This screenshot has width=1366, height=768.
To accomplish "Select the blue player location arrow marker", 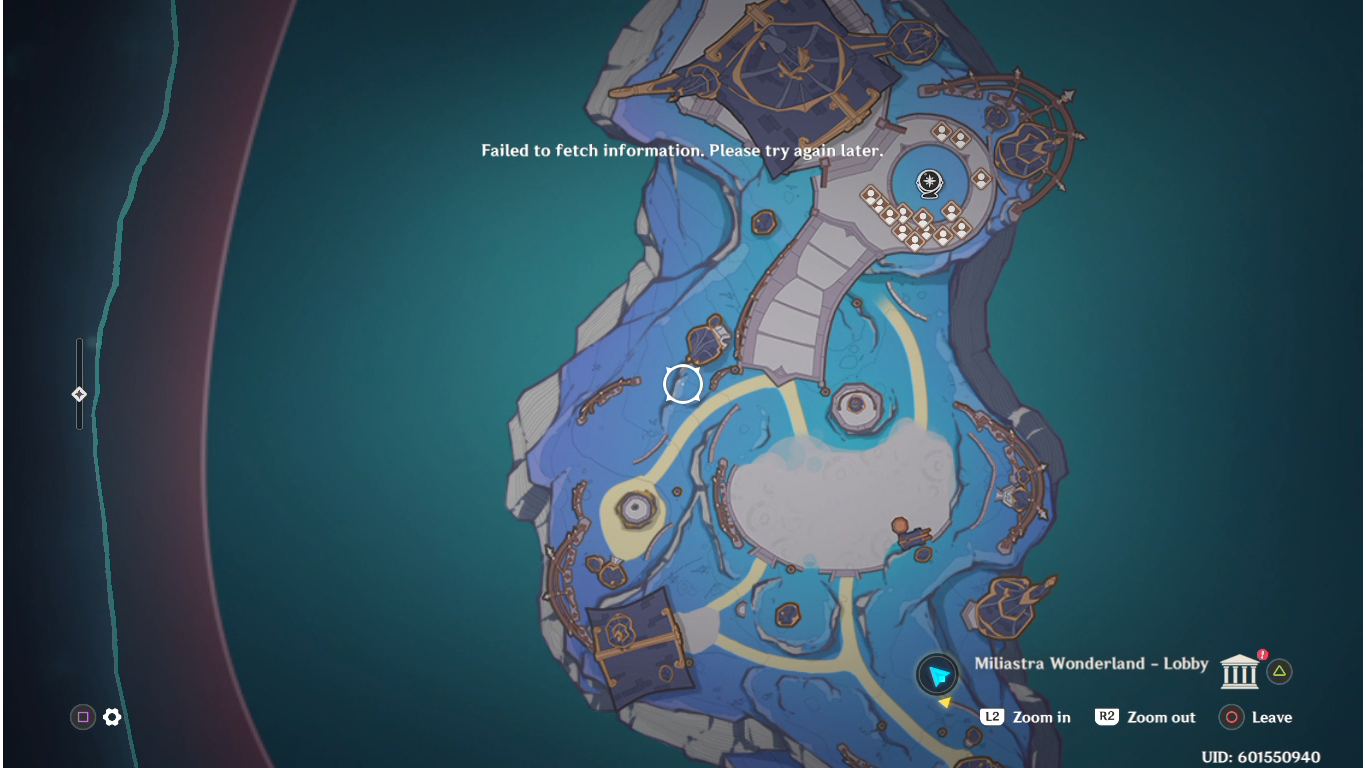I will [937, 675].
